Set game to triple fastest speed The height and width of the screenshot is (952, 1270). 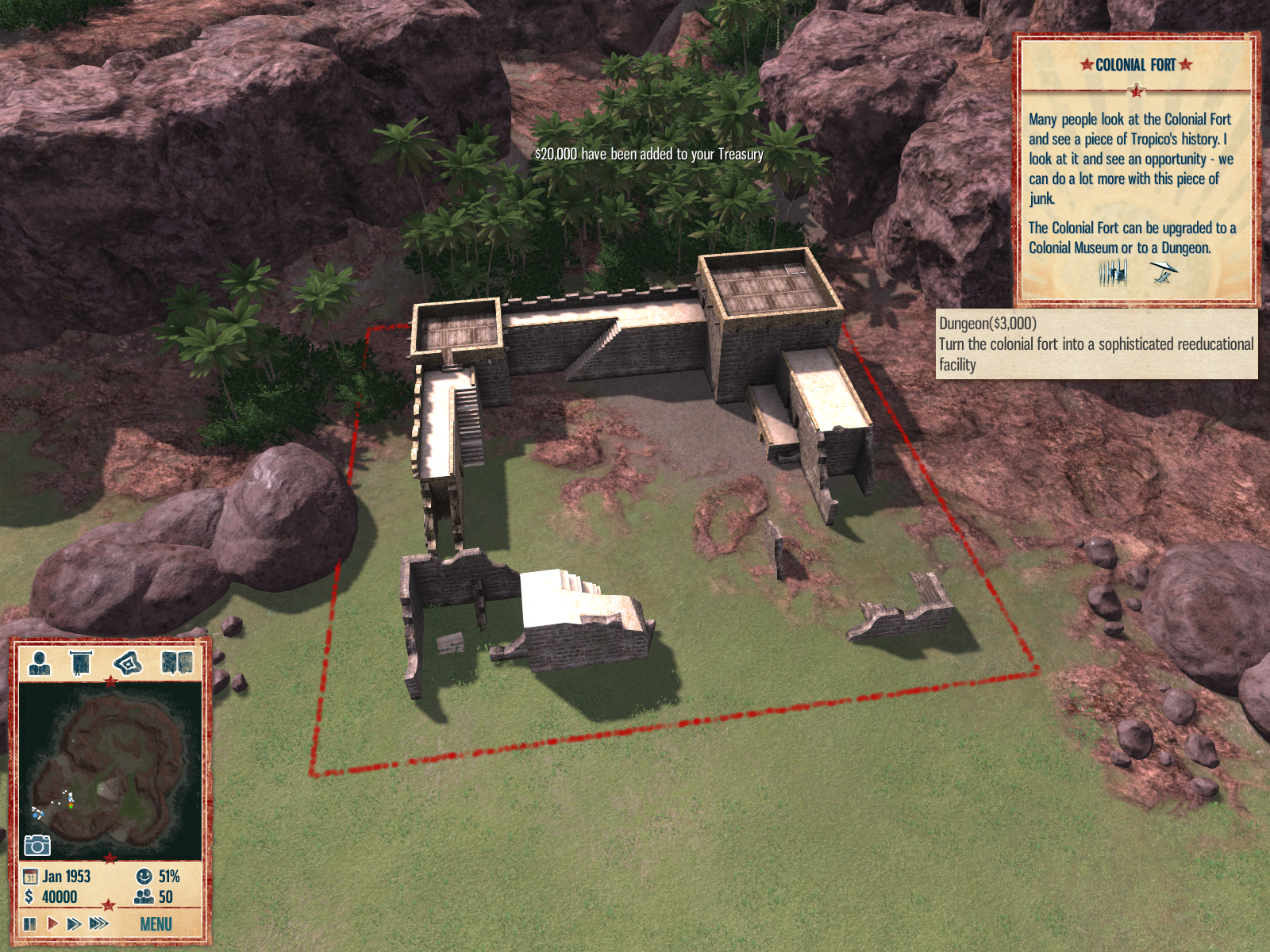(99, 923)
